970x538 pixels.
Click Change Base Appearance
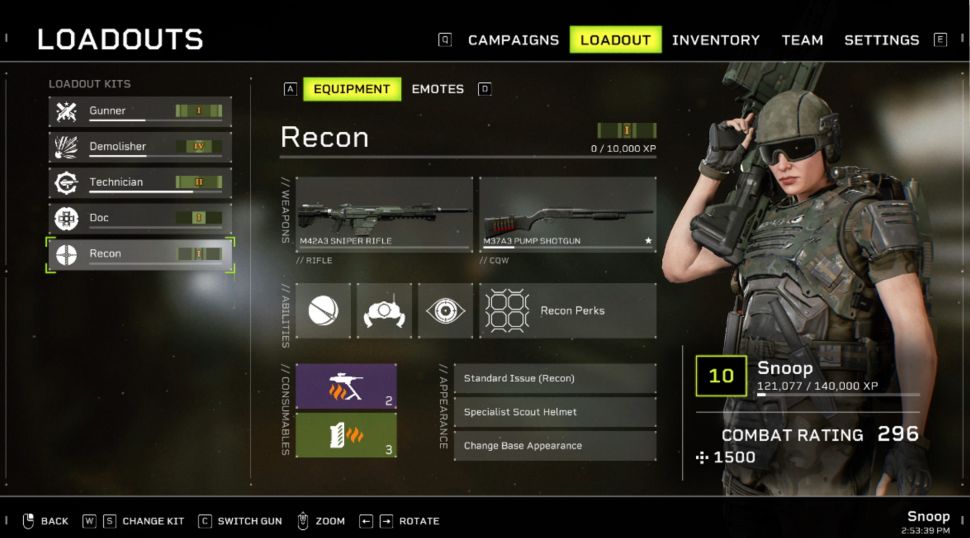(x=555, y=446)
